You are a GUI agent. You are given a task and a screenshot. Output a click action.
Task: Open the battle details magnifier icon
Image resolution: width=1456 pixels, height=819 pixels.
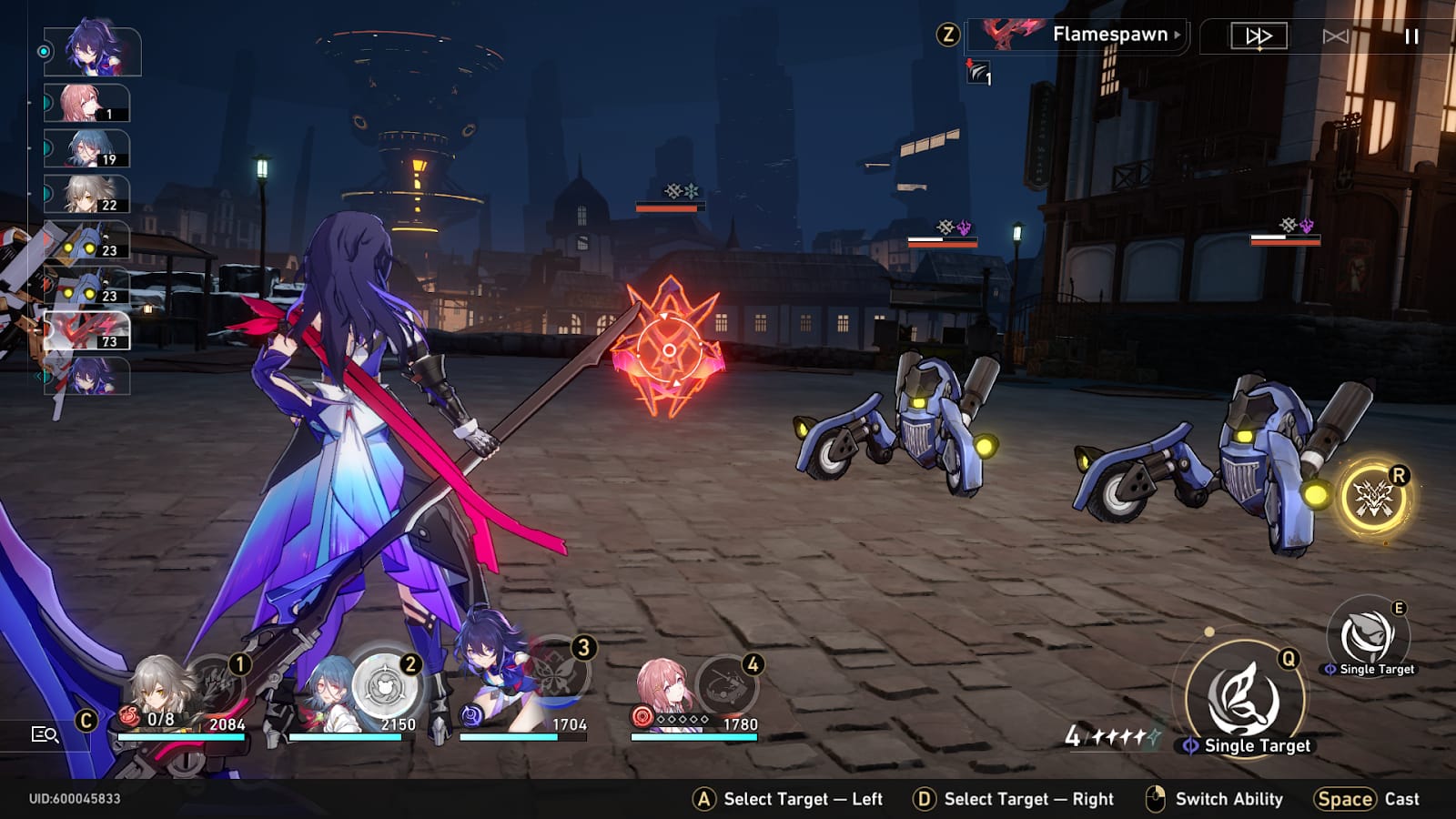[x=45, y=734]
